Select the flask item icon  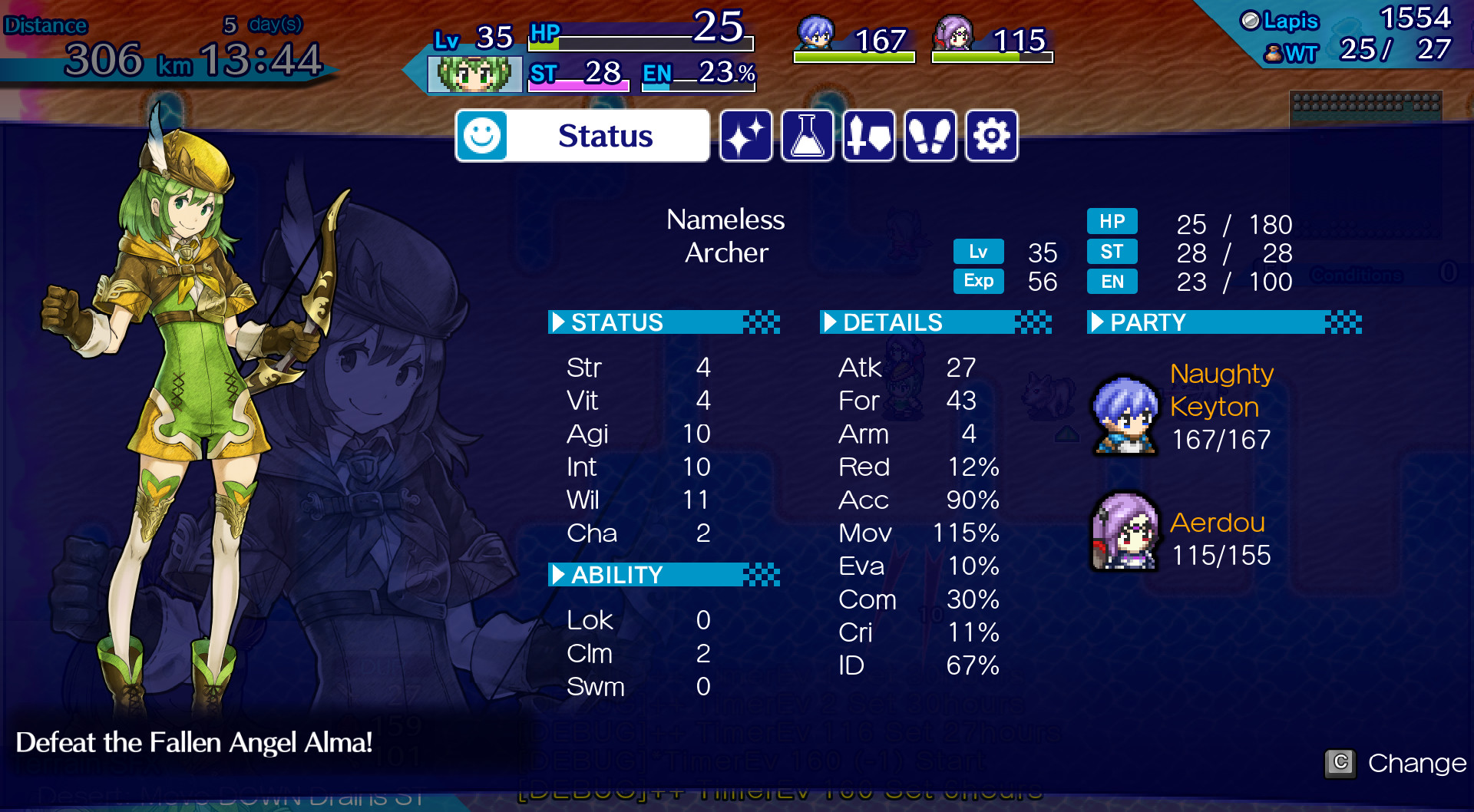(807, 136)
